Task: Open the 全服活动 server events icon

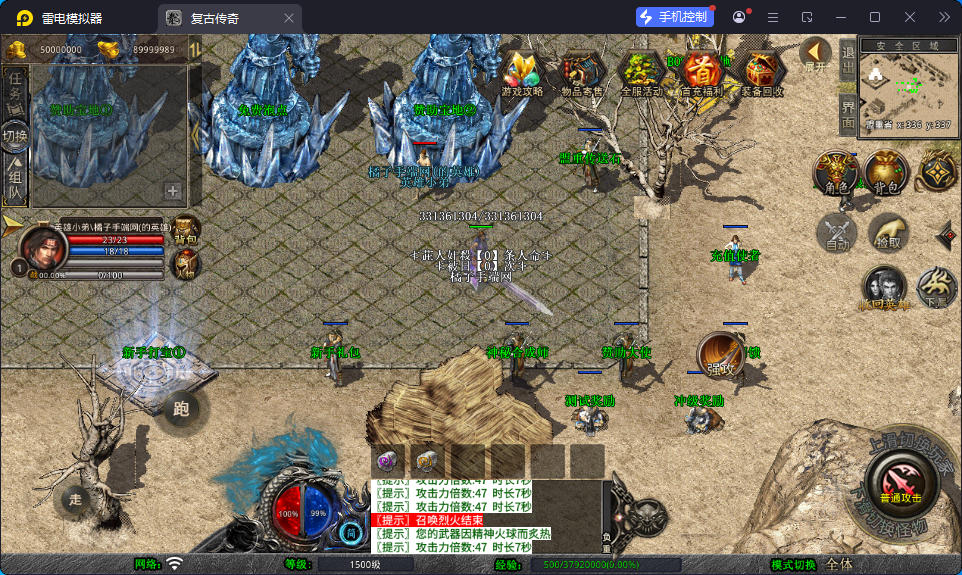Action: [641, 73]
